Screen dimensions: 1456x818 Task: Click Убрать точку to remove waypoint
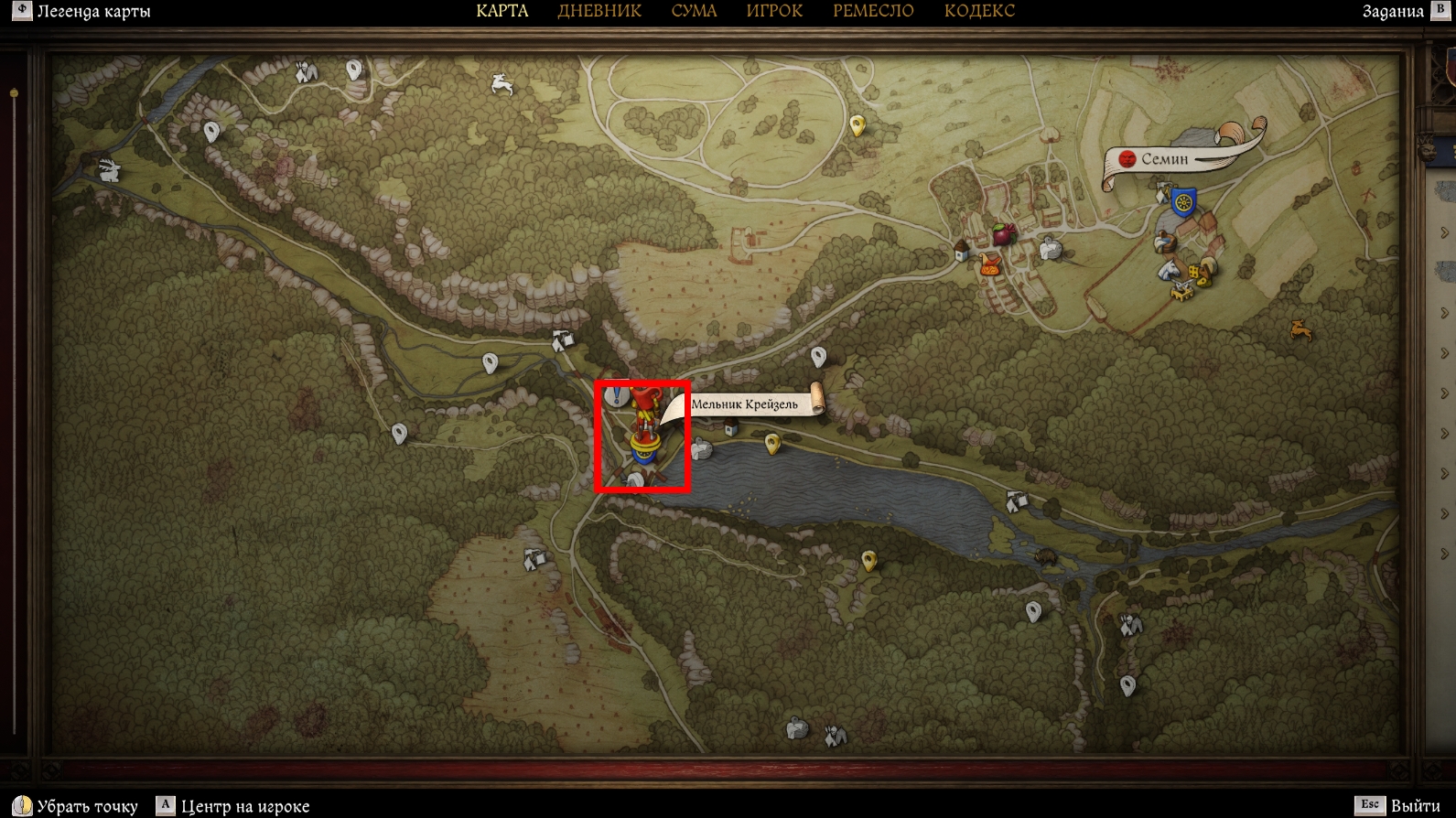click(87, 806)
